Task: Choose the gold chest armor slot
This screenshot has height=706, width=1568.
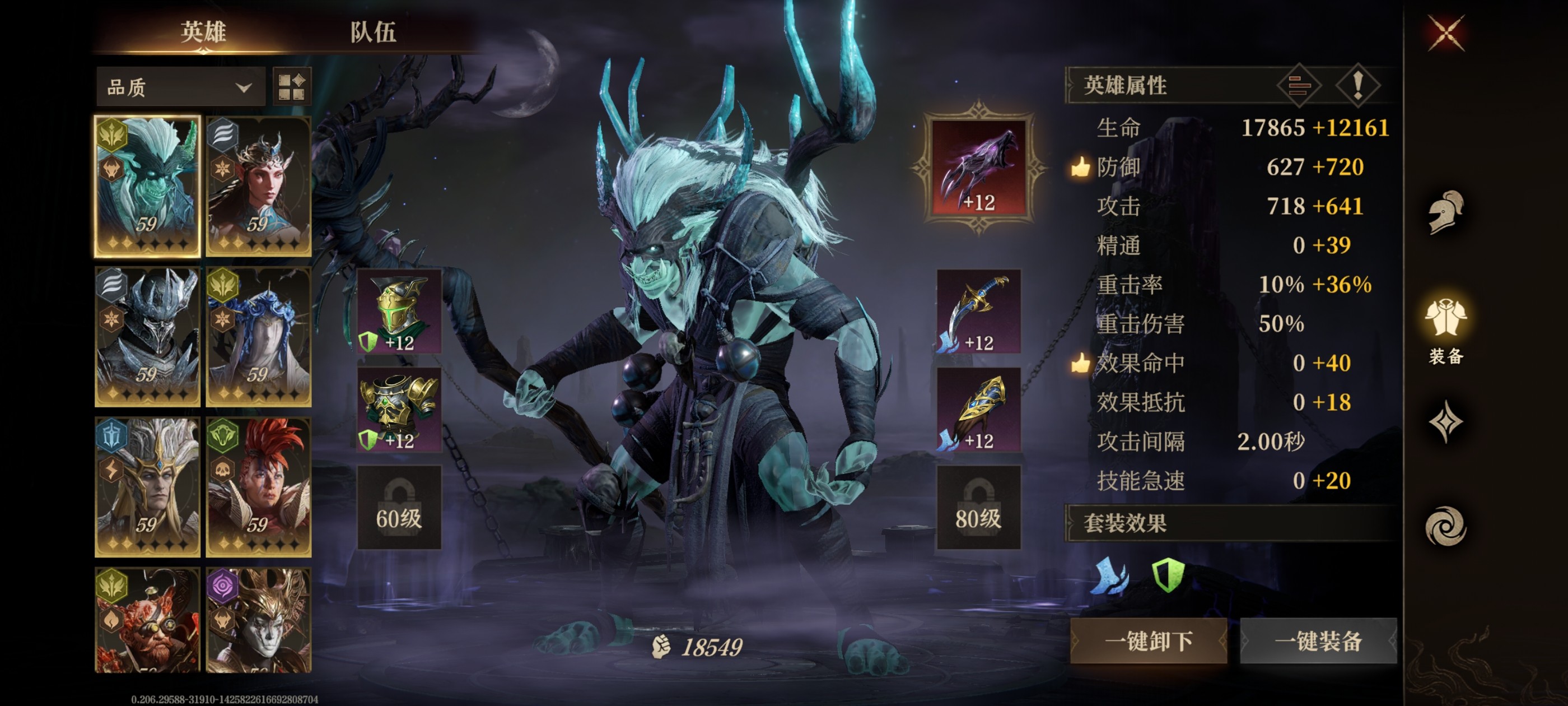Action: [399, 410]
